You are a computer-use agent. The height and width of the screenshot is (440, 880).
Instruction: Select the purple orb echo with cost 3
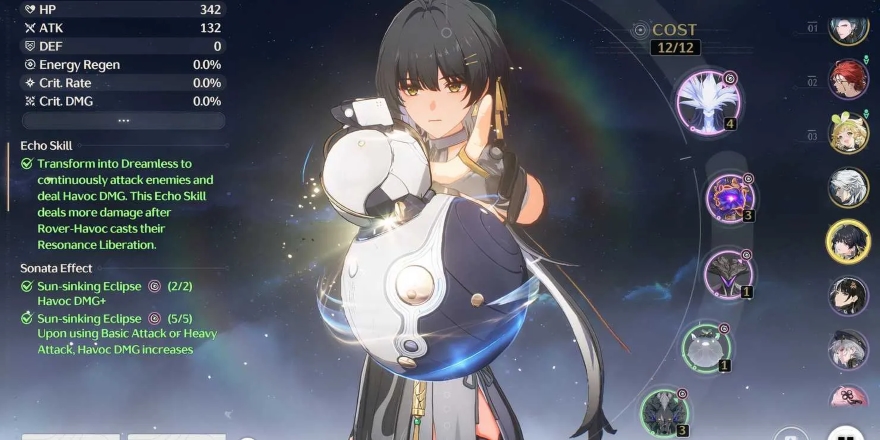coord(729,197)
